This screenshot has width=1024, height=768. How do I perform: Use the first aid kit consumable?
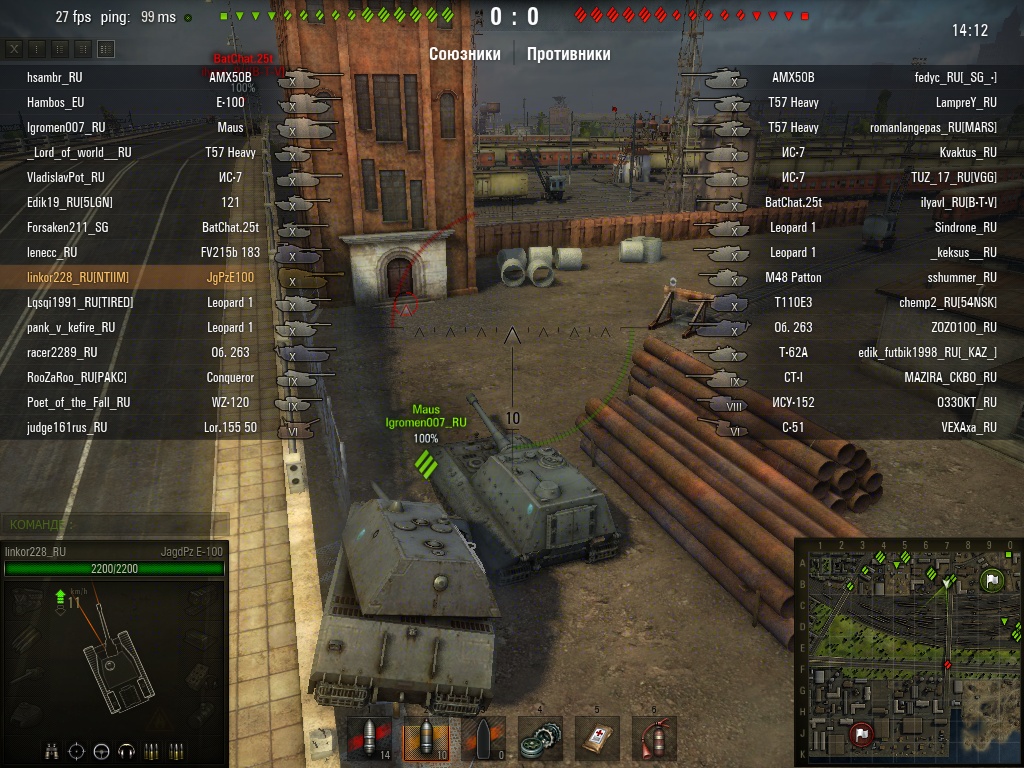597,739
